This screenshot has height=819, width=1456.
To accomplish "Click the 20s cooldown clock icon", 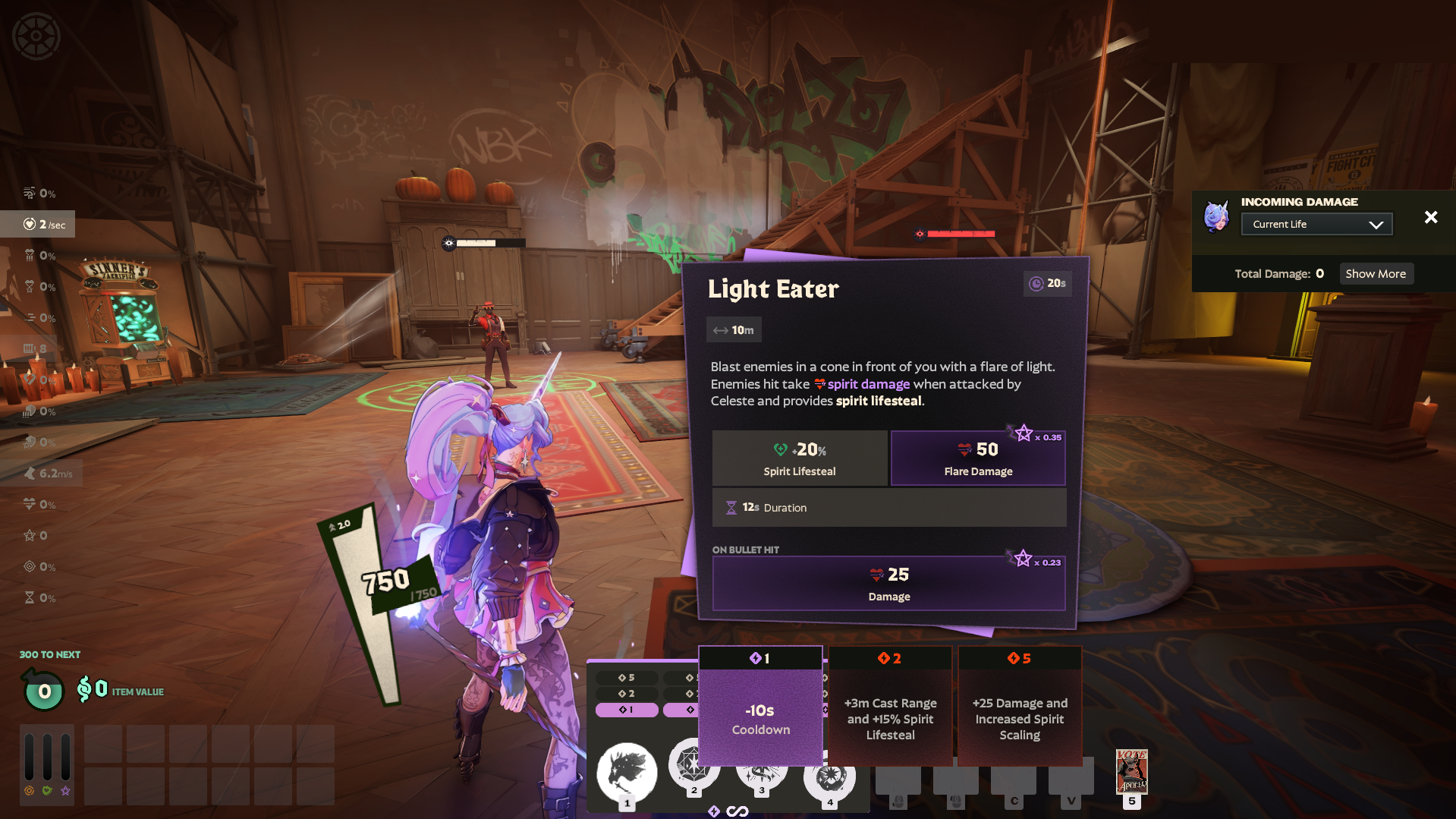I will coord(1035,283).
